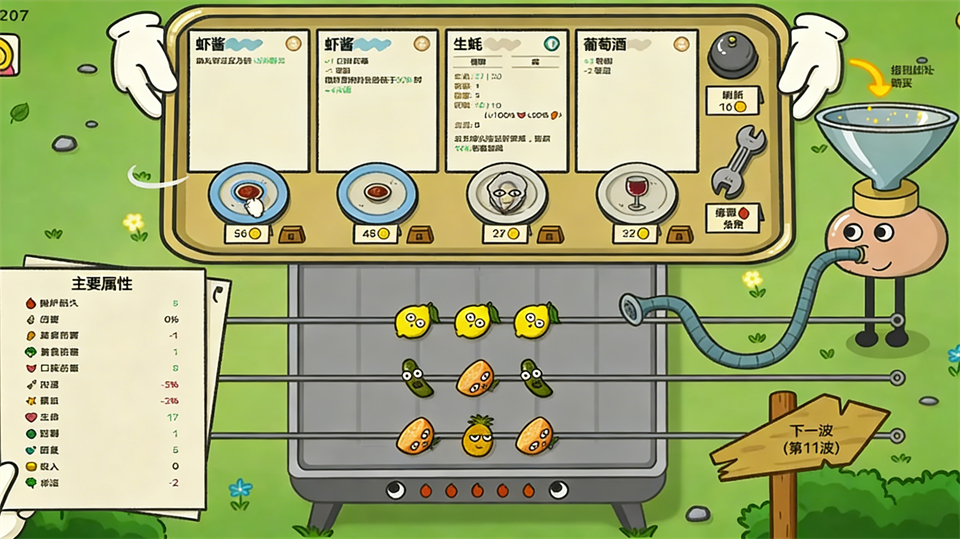Image resolution: width=960 pixels, height=539 pixels.
Task: Lock the 生蚝 offer with its padlock
Action: pos(550,235)
